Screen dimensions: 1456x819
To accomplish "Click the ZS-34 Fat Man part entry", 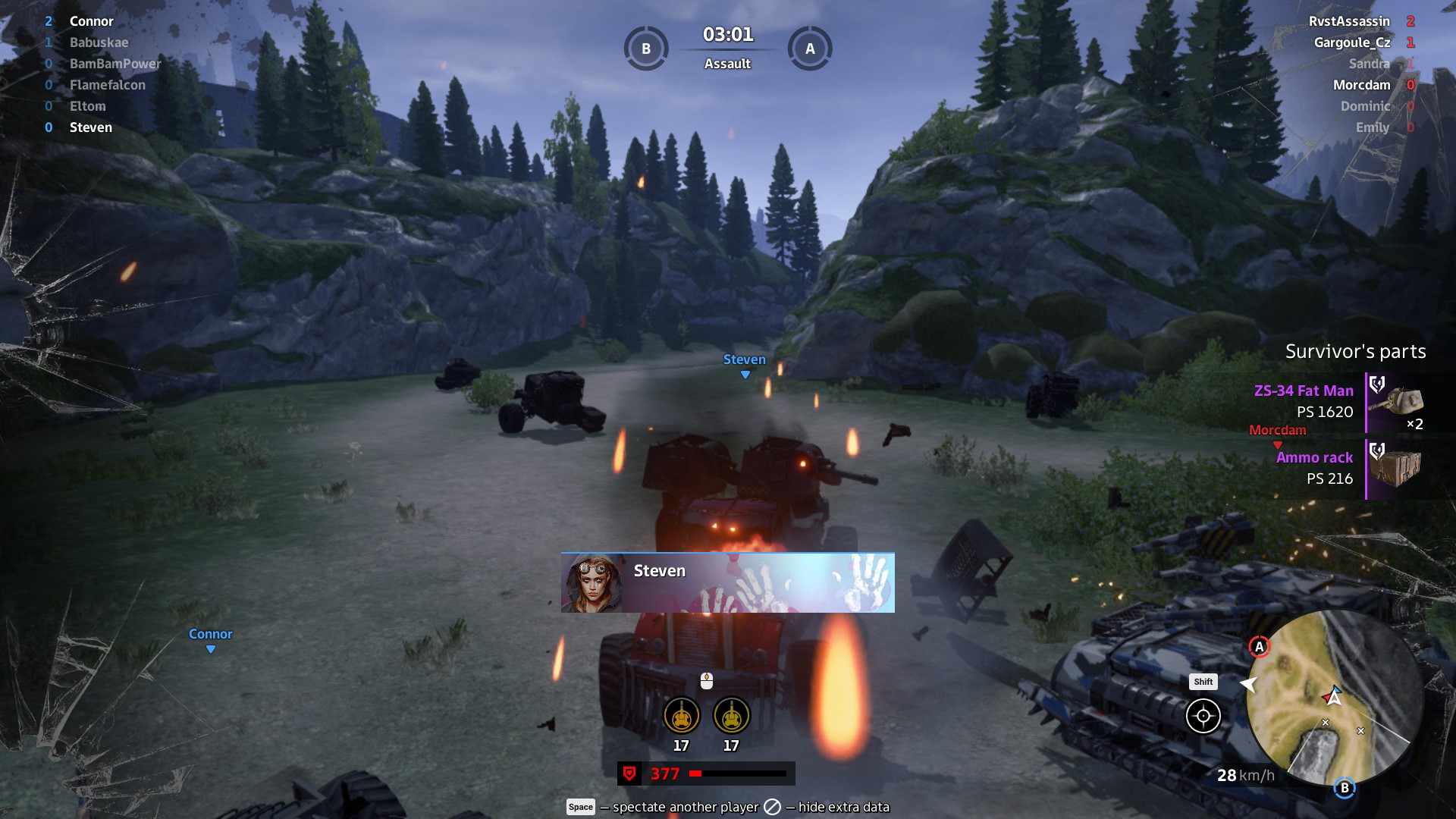I will (x=1338, y=402).
